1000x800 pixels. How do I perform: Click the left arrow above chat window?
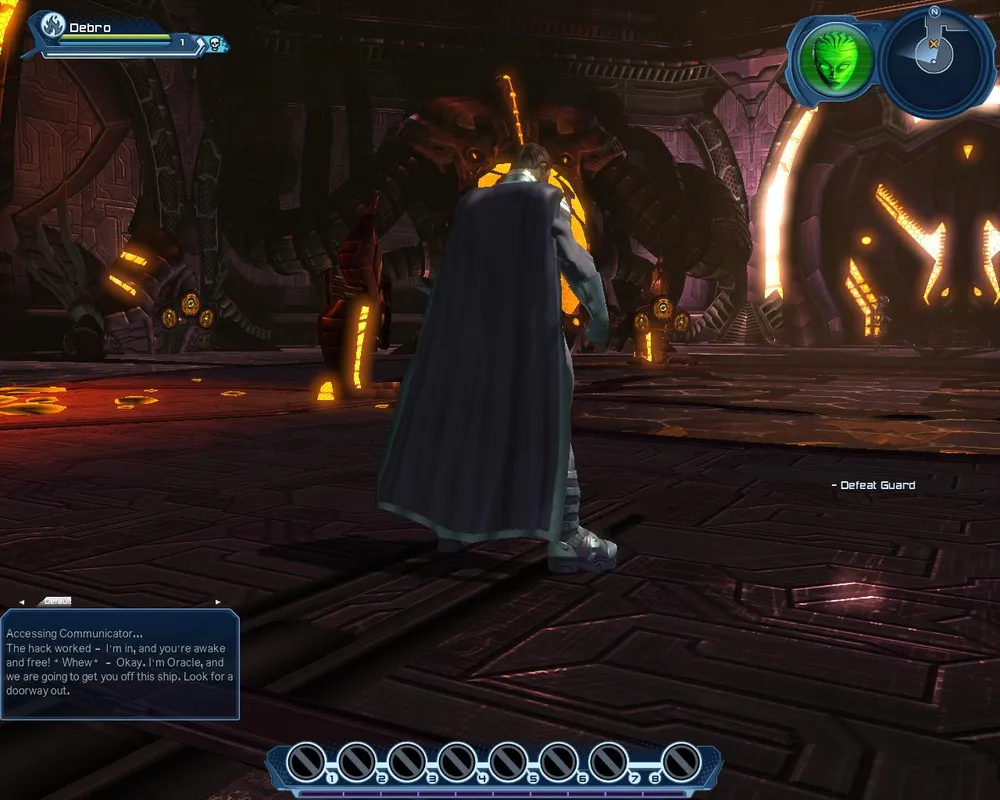point(22,602)
